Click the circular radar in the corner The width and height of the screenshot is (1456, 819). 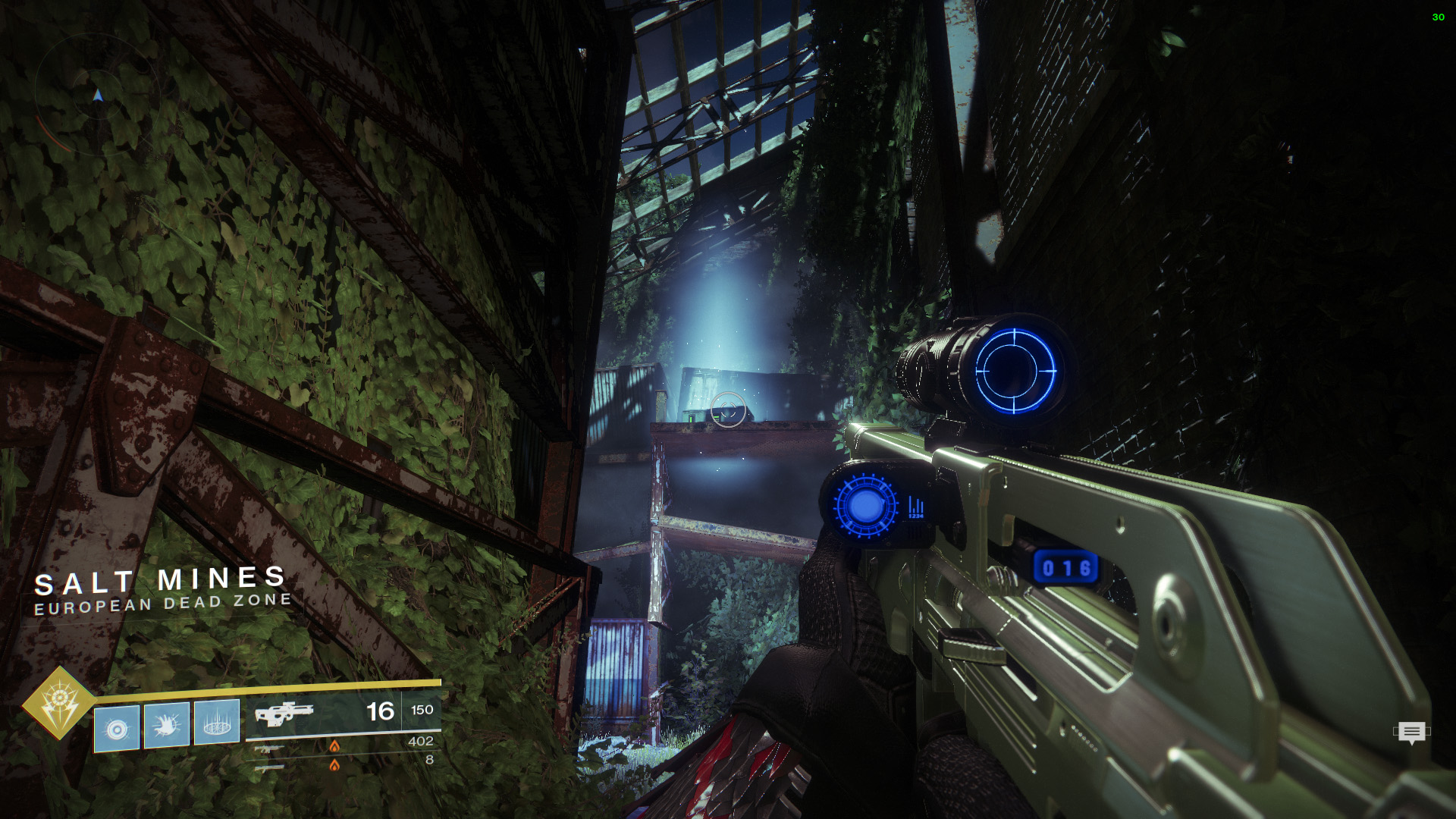point(96,96)
